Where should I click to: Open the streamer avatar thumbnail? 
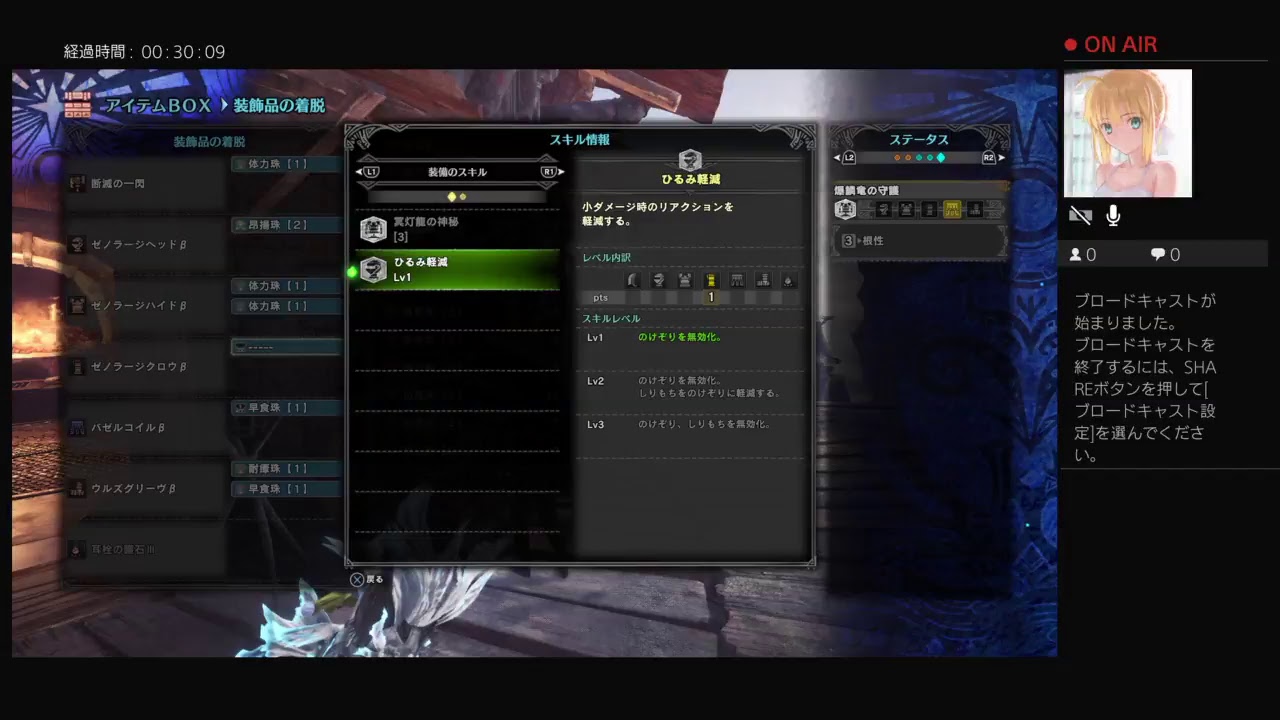1127,133
